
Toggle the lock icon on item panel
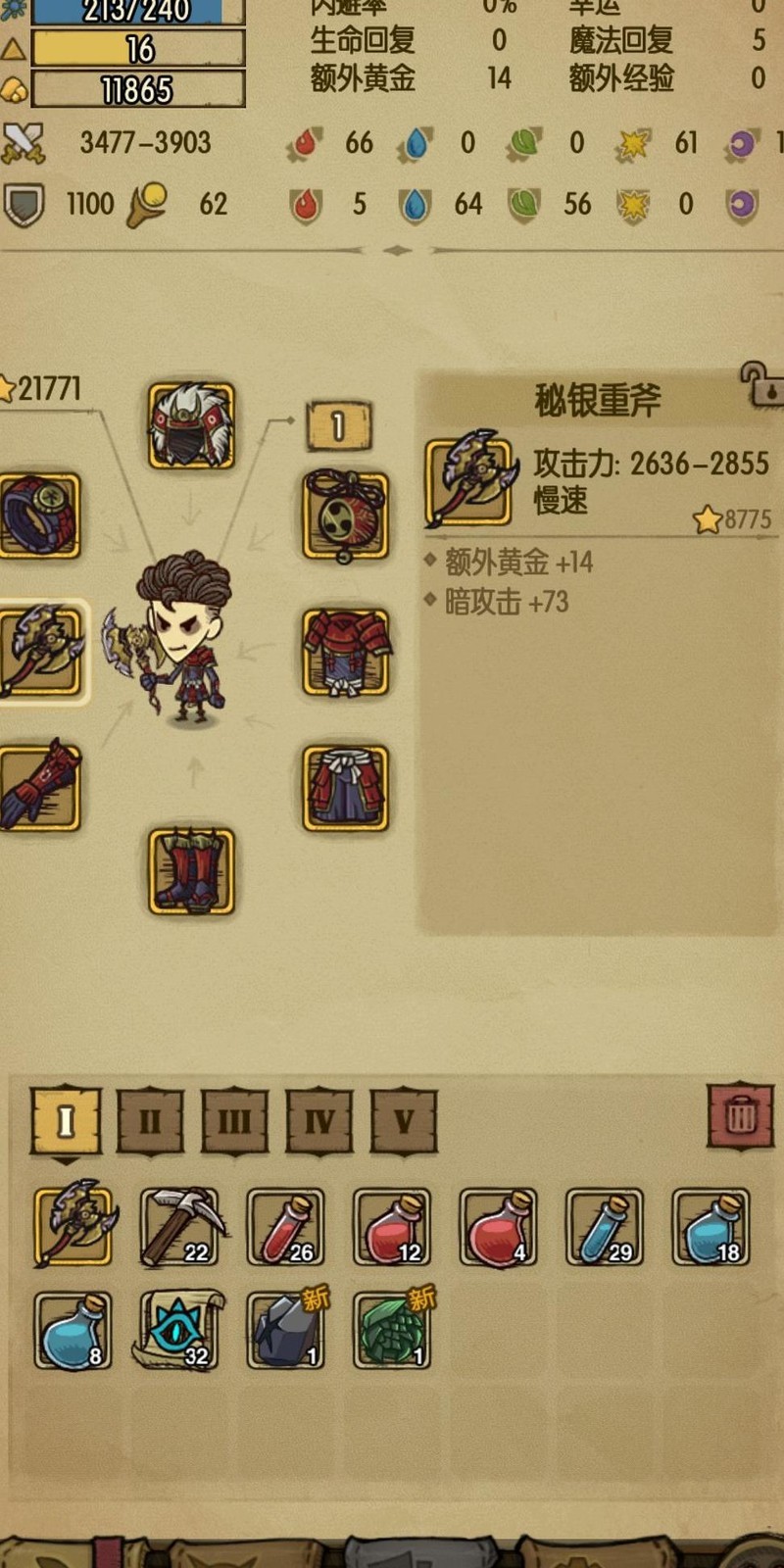pyautogui.click(x=760, y=384)
